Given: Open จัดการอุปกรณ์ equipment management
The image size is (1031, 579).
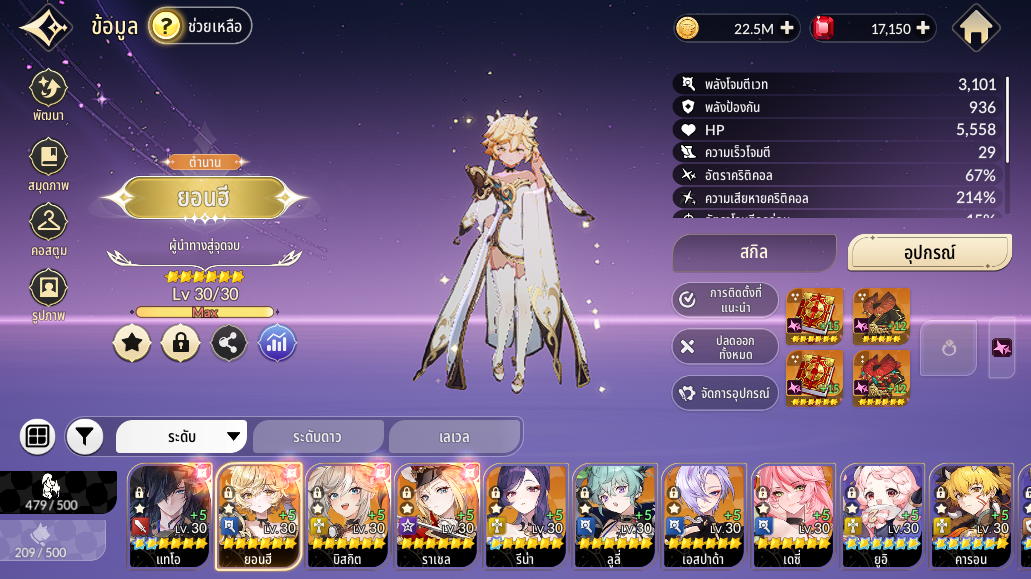Looking at the screenshot, I should click(x=725, y=393).
